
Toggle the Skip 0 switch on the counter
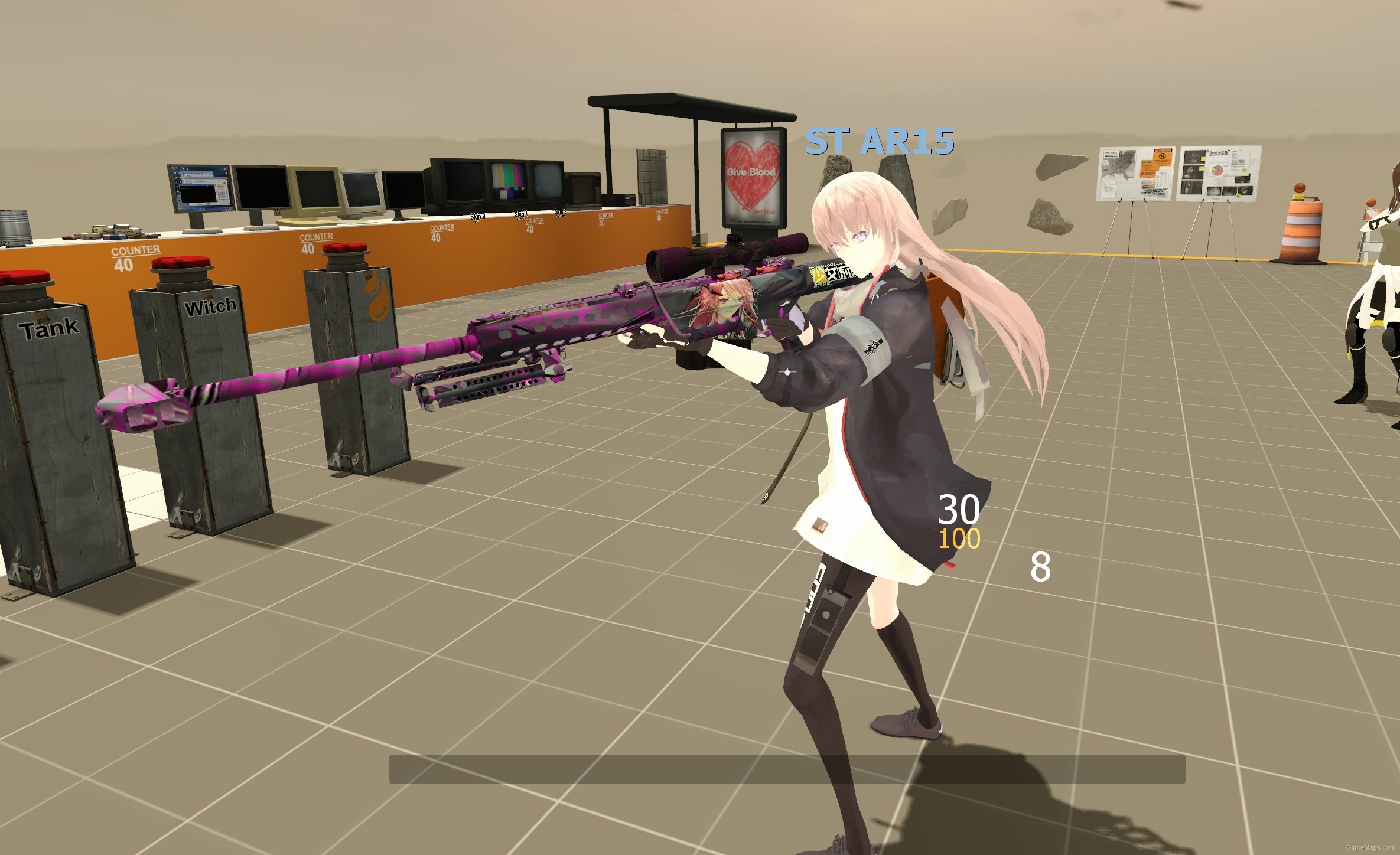tap(477, 217)
